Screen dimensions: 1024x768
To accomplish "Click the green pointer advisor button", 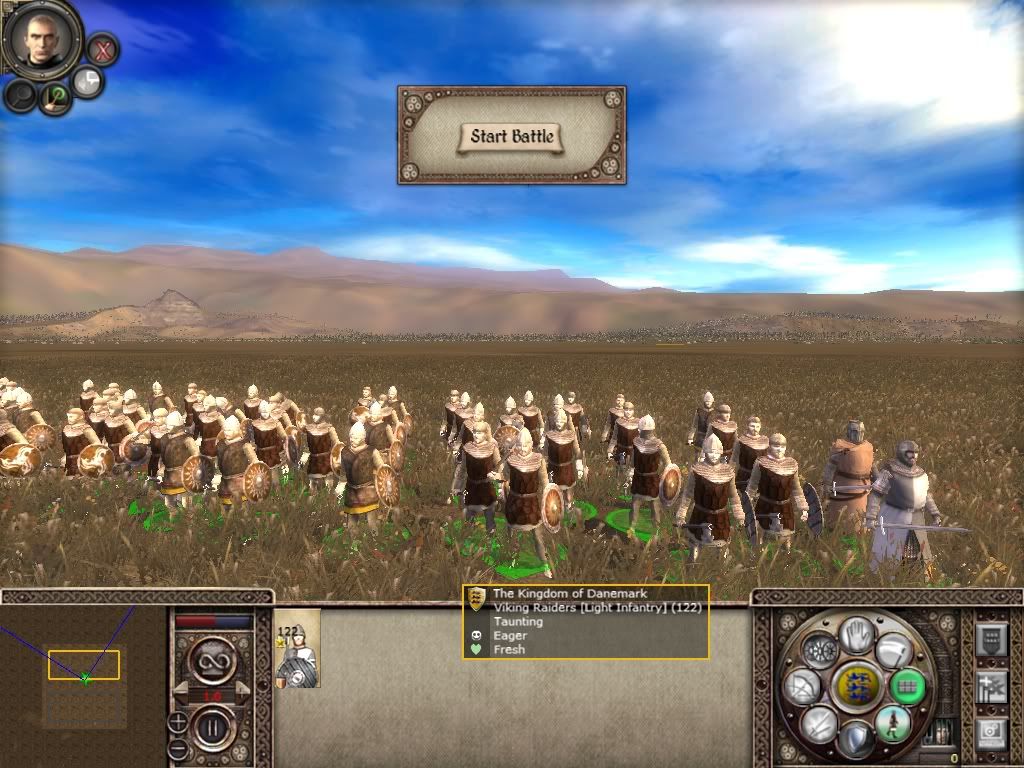I will point(55,97).
